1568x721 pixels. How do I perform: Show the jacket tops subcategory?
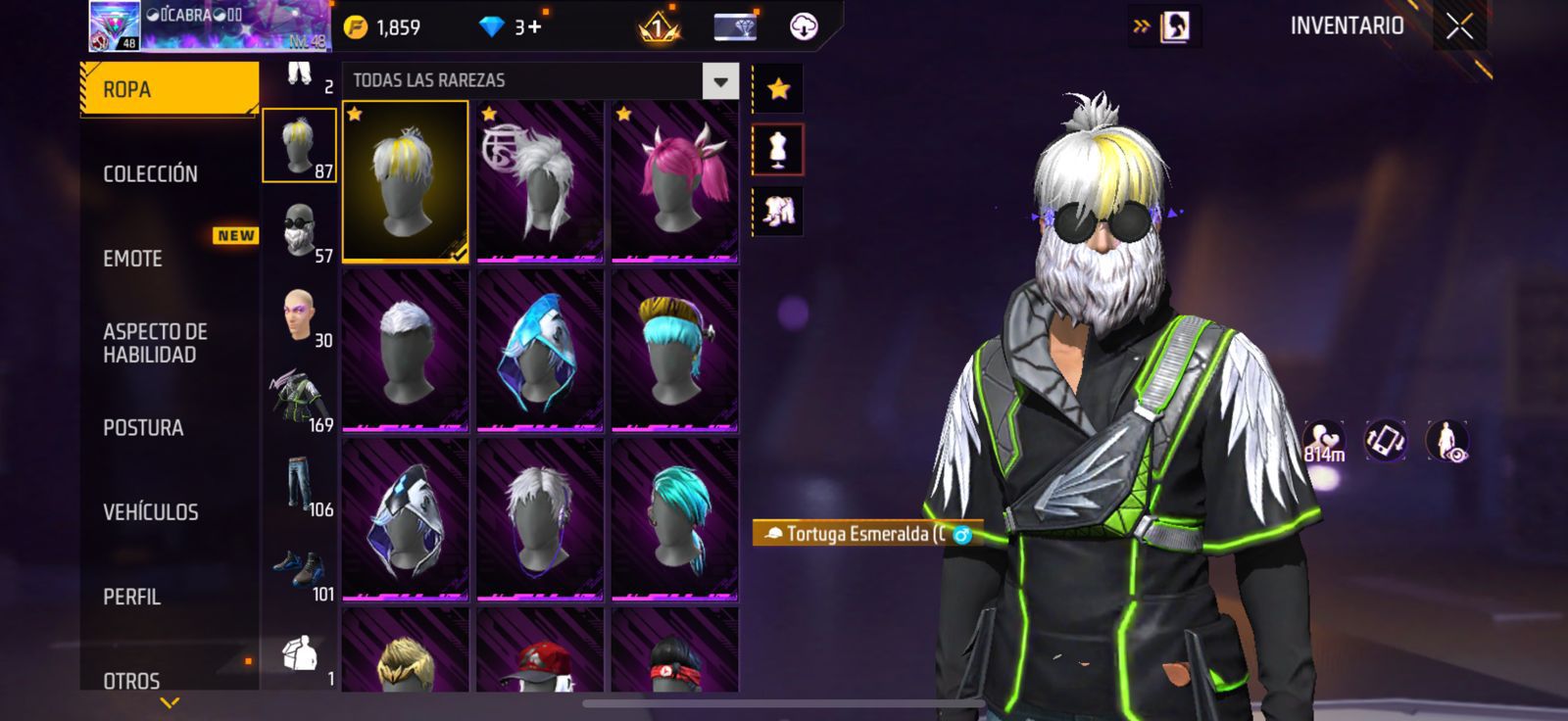[300, 400]
